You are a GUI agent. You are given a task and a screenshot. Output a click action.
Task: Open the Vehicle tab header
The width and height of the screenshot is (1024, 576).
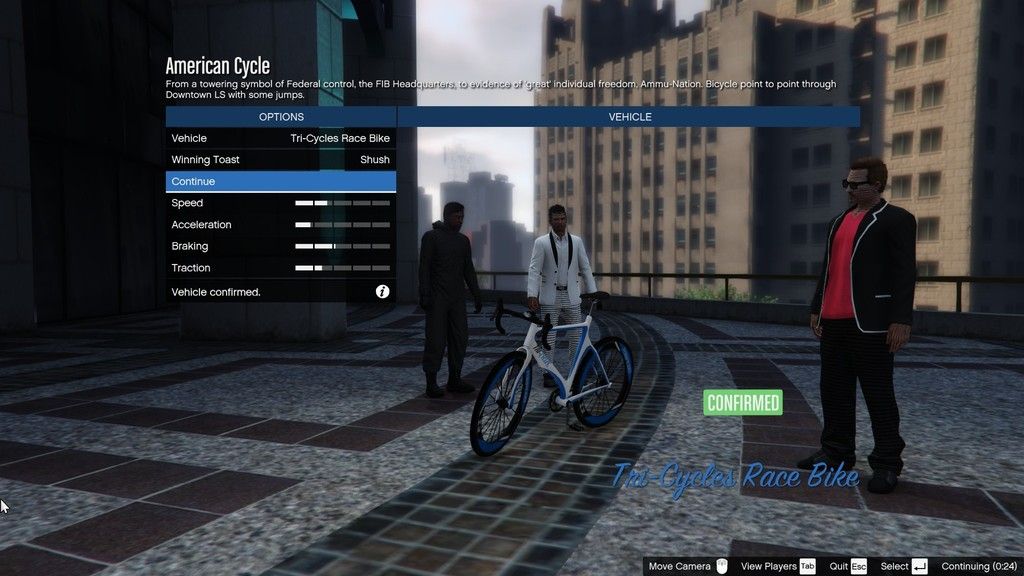[x=629, y=117]
